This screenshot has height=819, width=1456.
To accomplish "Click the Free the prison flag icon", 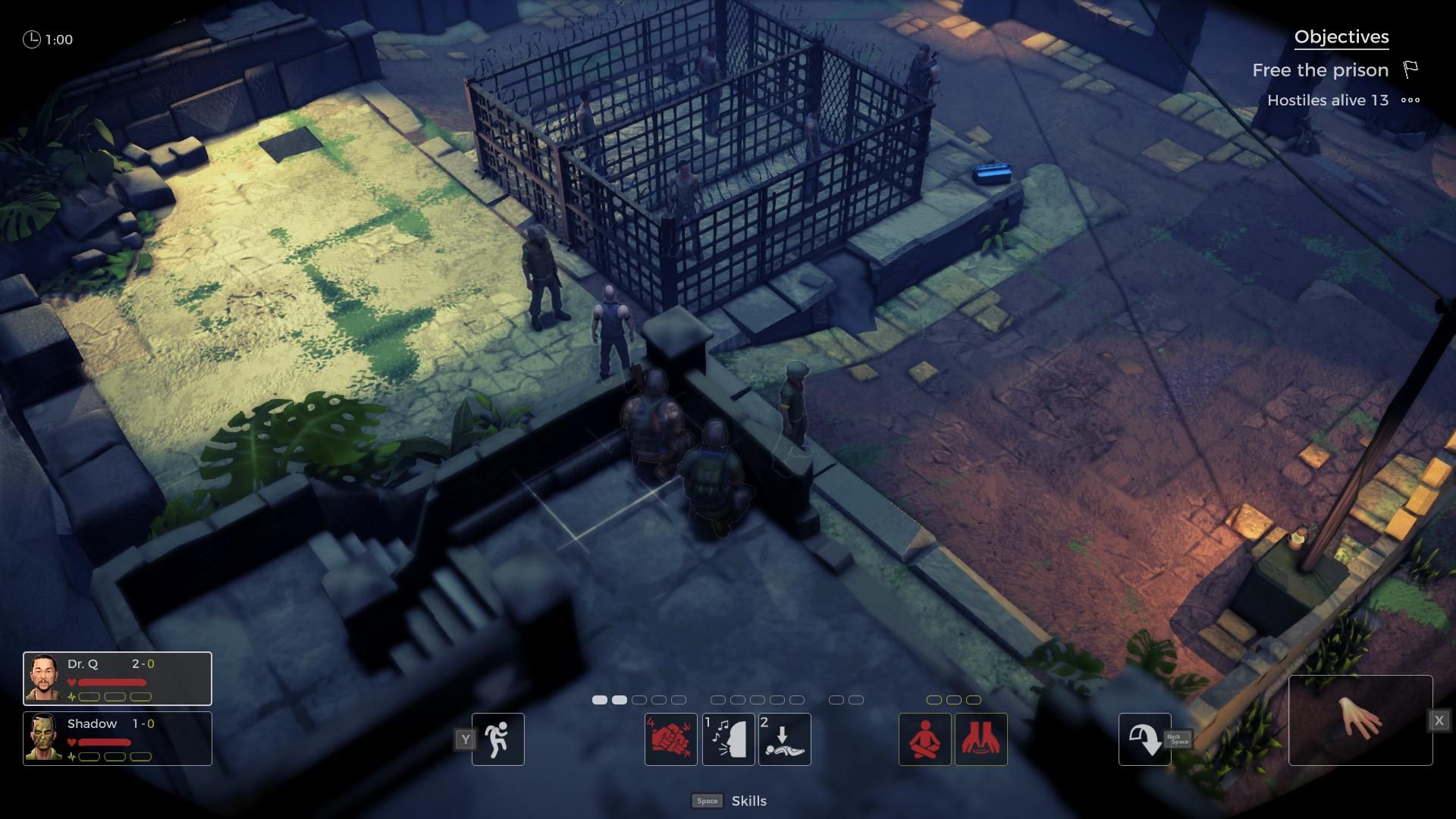I will pos(1410,70).
